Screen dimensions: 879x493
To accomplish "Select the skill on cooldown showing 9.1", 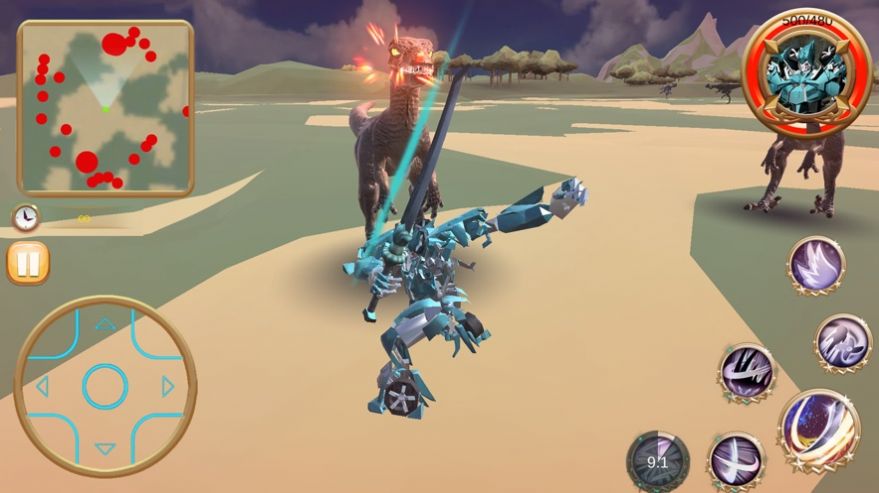I will point(657,461).
